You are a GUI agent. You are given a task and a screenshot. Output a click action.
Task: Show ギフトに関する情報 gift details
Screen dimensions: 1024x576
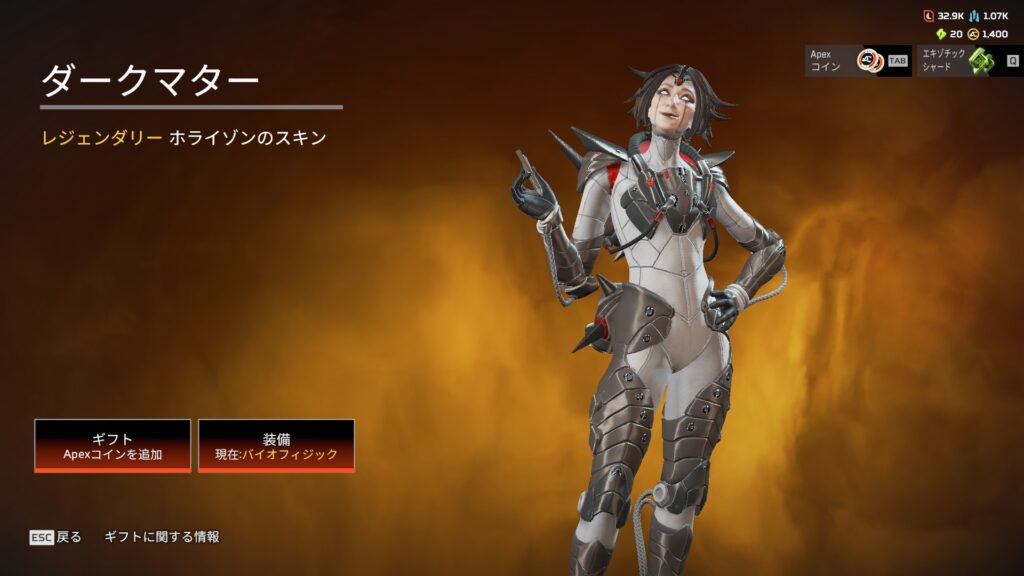(x=162, y=537)
